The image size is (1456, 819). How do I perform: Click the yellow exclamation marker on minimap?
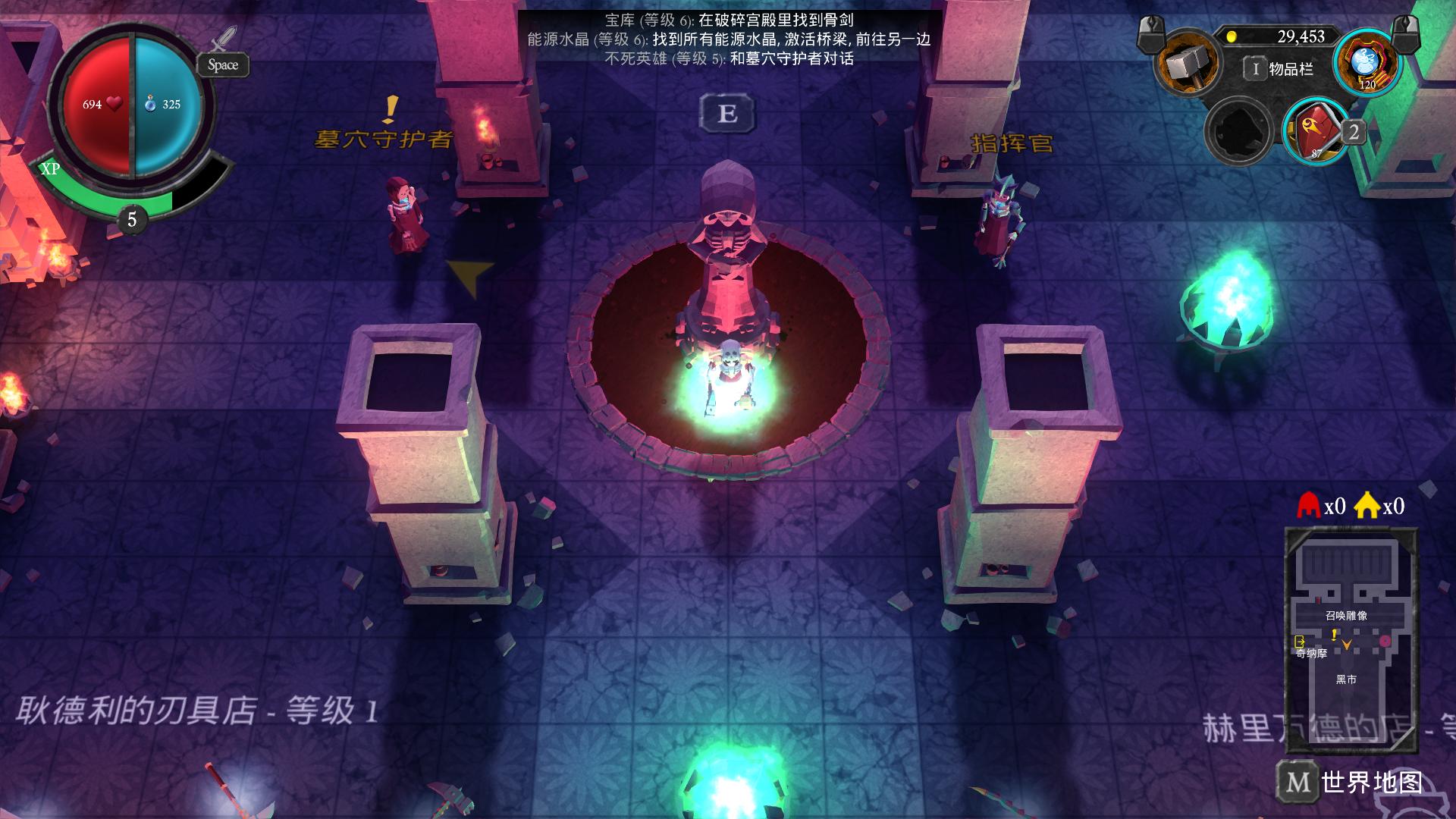point(1334,635)
